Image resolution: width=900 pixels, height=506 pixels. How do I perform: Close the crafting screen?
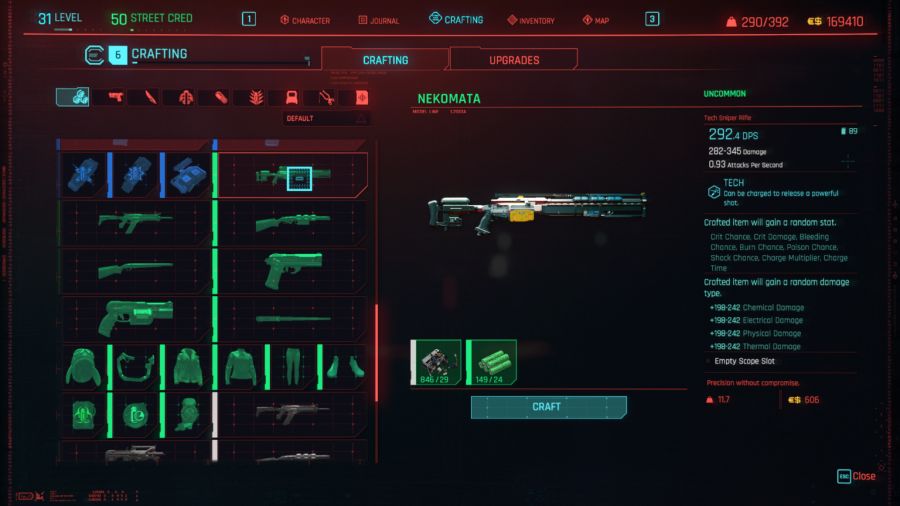click(856, 476)
